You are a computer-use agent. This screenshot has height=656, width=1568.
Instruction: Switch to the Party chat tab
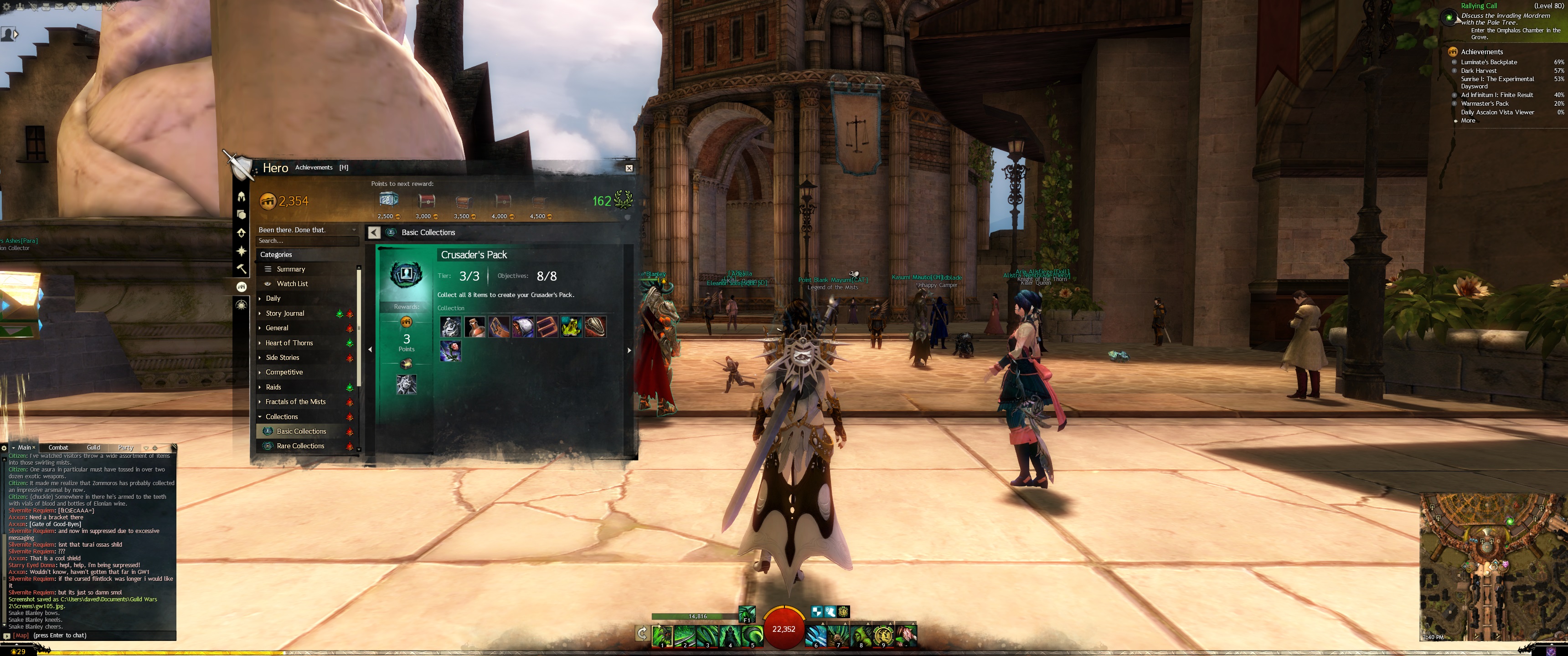(125, 447)
